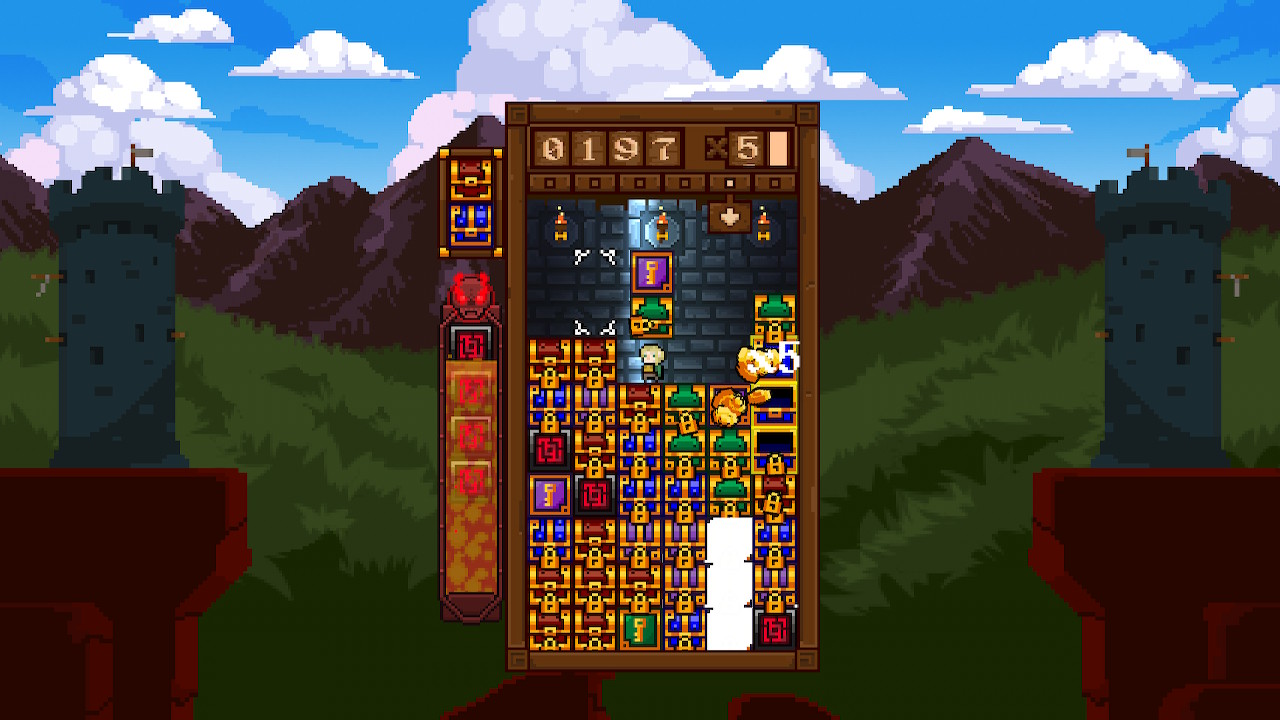Click the green key chest at the bottom row

coord(640,627)
